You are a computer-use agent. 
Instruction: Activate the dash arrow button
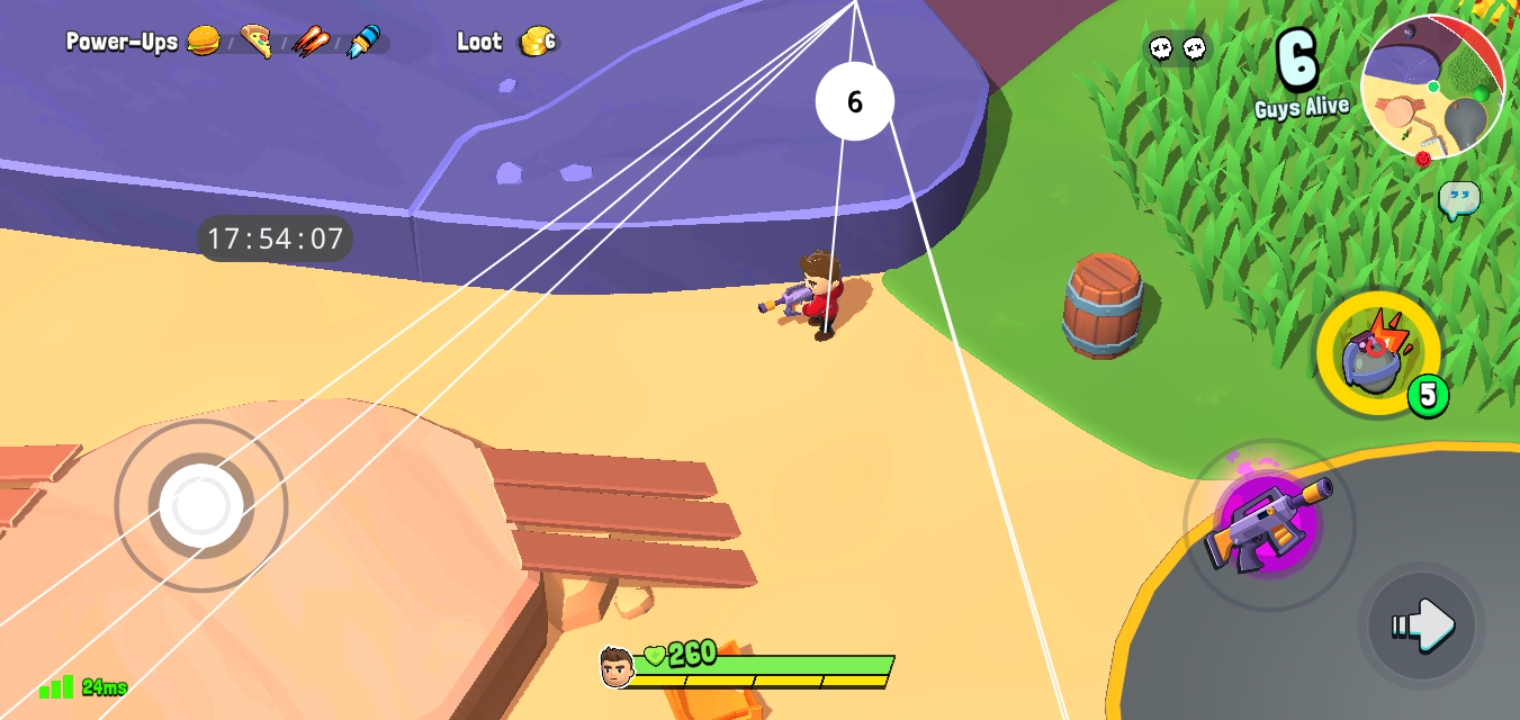pyautogui.click(x=1422, y=626)
